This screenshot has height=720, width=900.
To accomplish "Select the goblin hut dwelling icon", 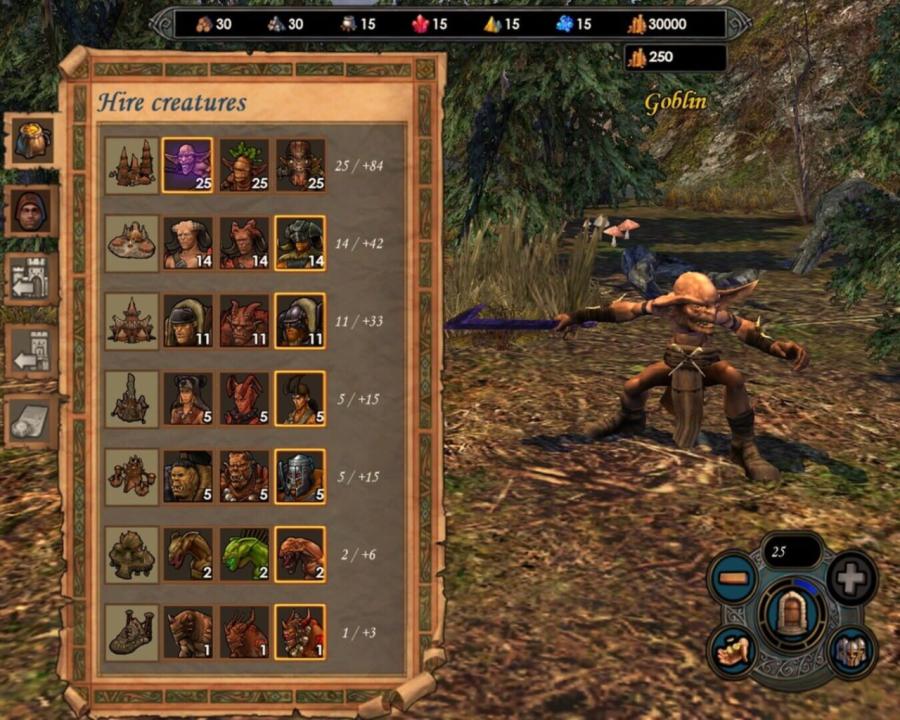I will (132, 164).
